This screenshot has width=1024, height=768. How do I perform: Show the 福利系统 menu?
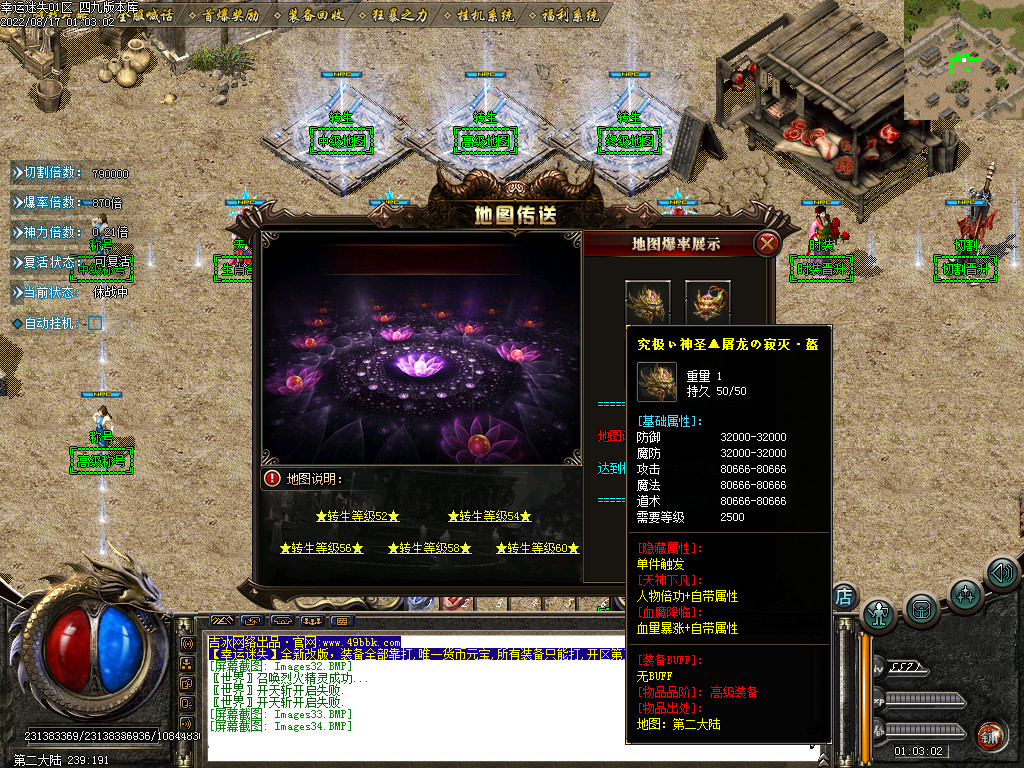[569, 15]
